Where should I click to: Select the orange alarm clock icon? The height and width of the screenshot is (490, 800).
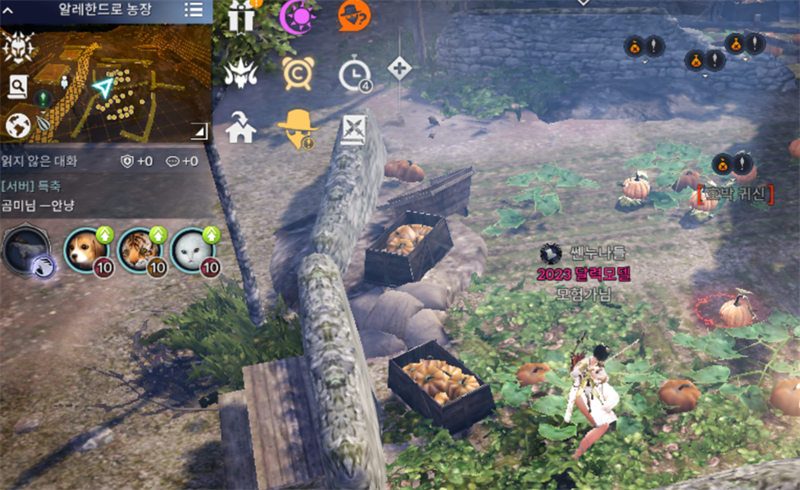[x=296, y=73]
